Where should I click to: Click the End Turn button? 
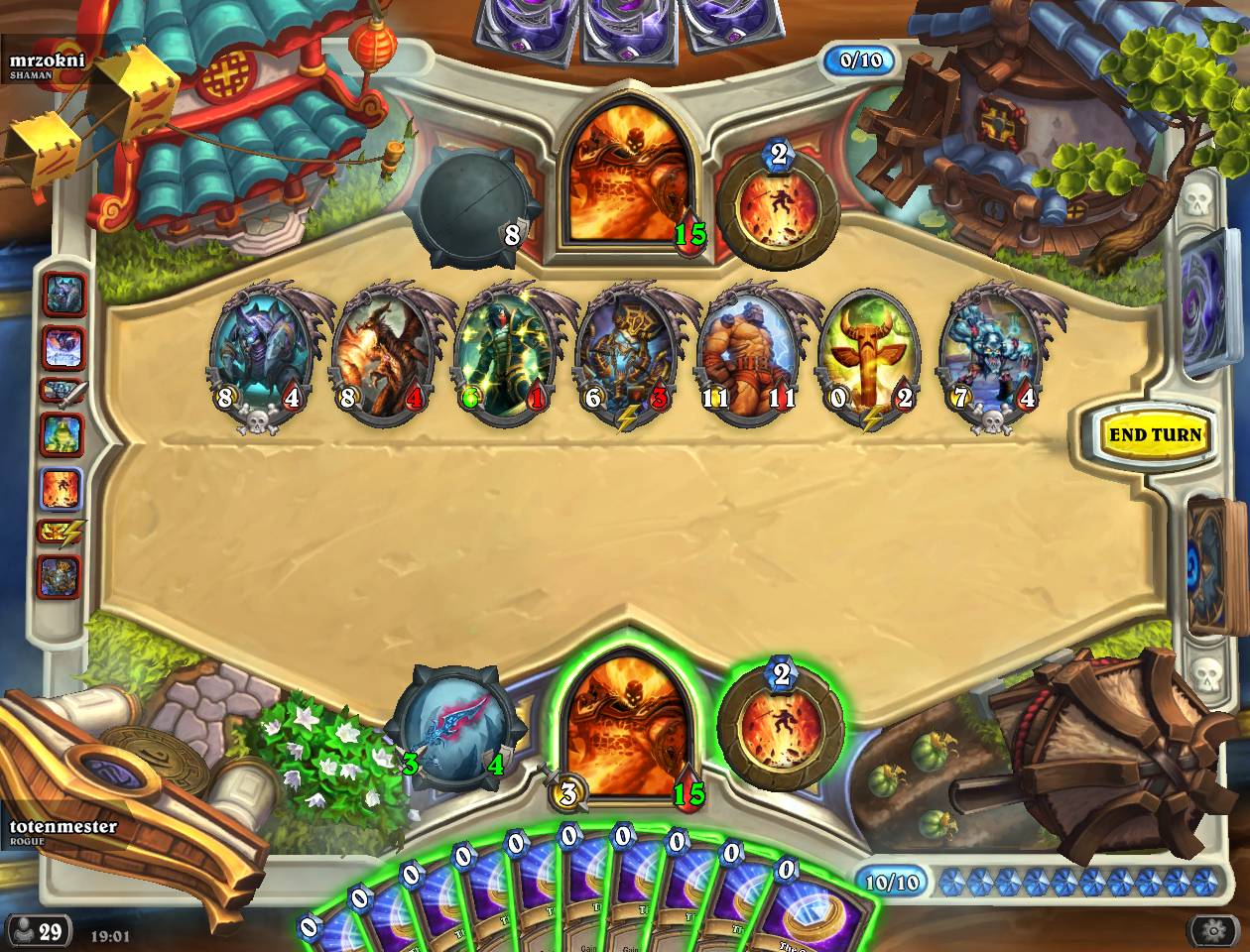(1155, 434)
